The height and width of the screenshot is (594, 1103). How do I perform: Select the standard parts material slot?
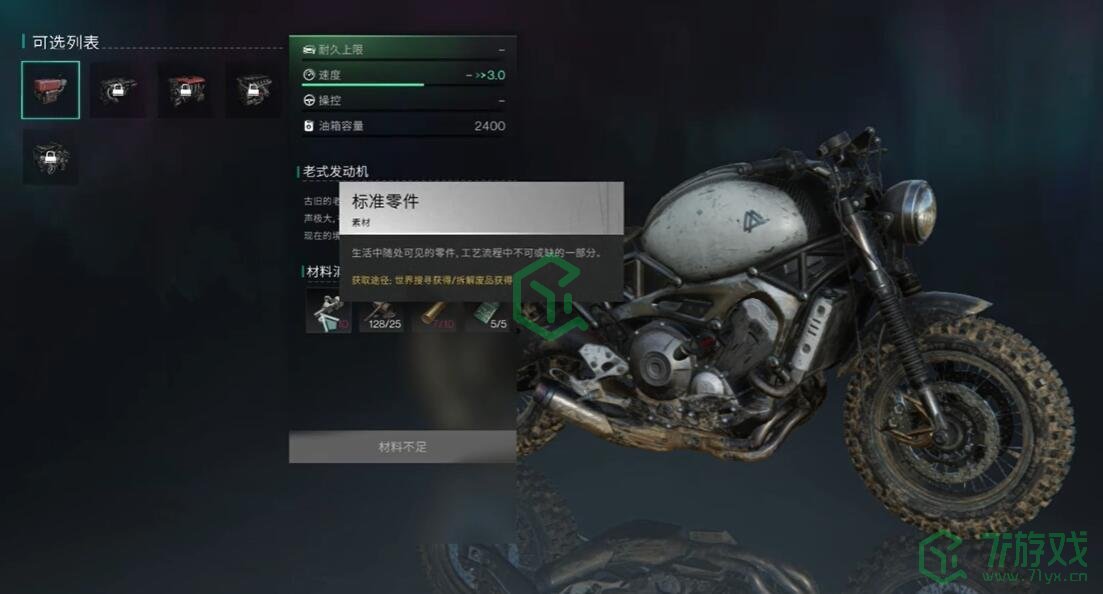point(328,309)
